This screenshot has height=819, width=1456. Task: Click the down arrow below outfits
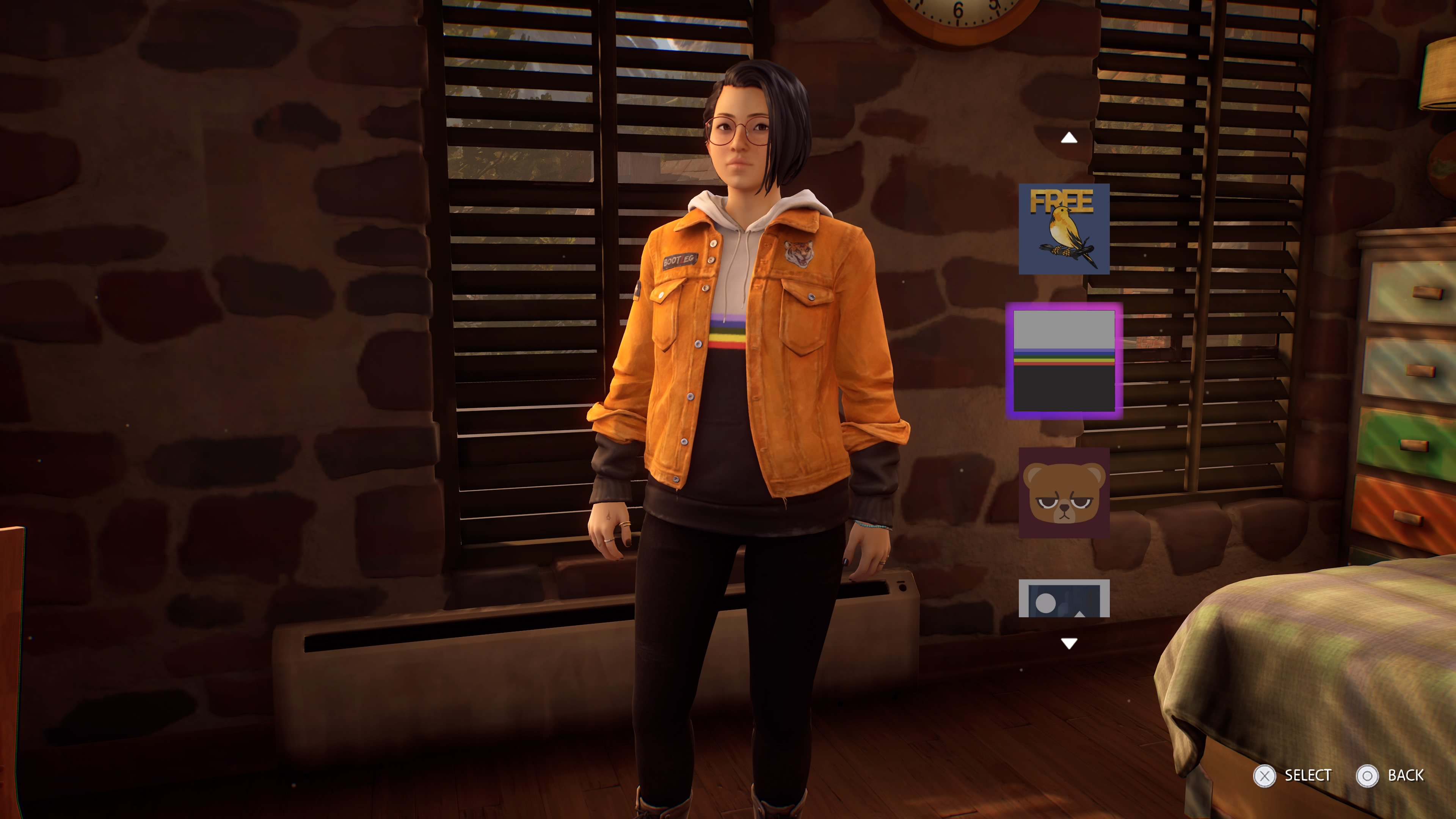[x=1068, y=643]
